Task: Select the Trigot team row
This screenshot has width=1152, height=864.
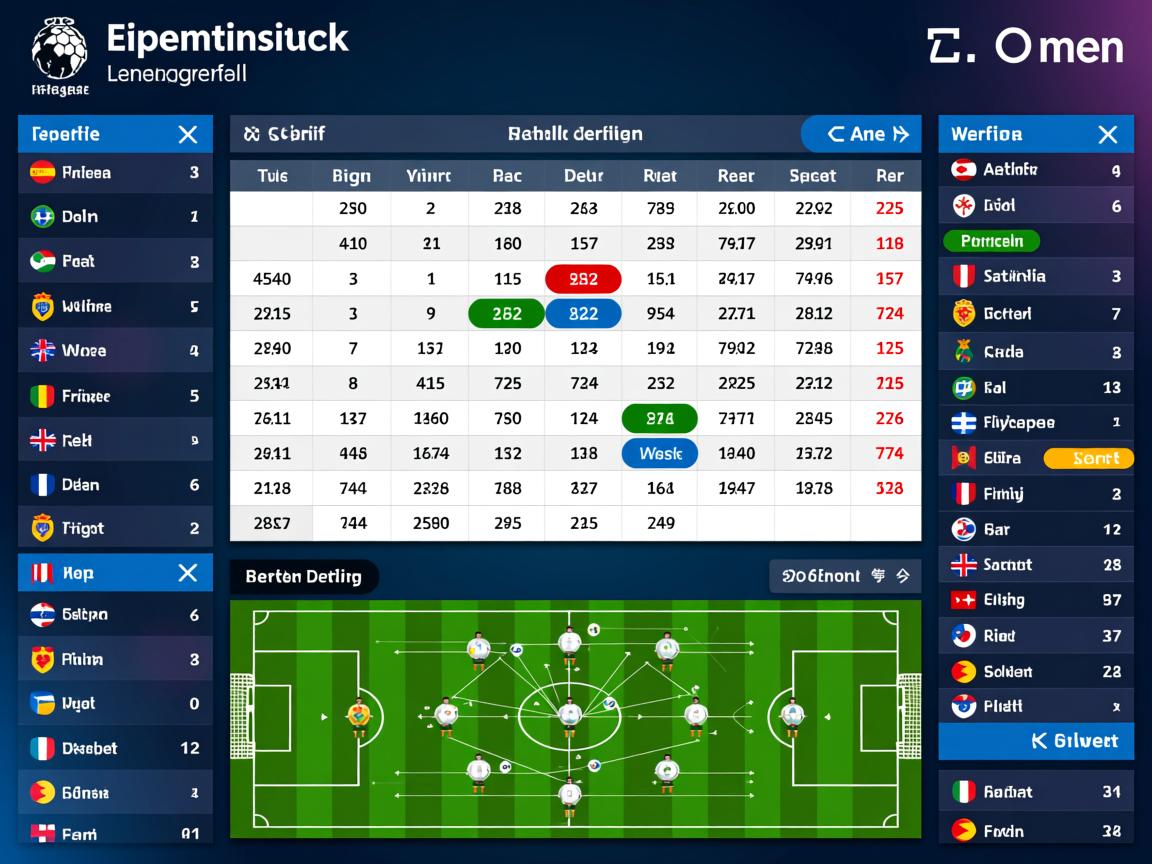Action: pyautogui.click(x=115, y=528)
